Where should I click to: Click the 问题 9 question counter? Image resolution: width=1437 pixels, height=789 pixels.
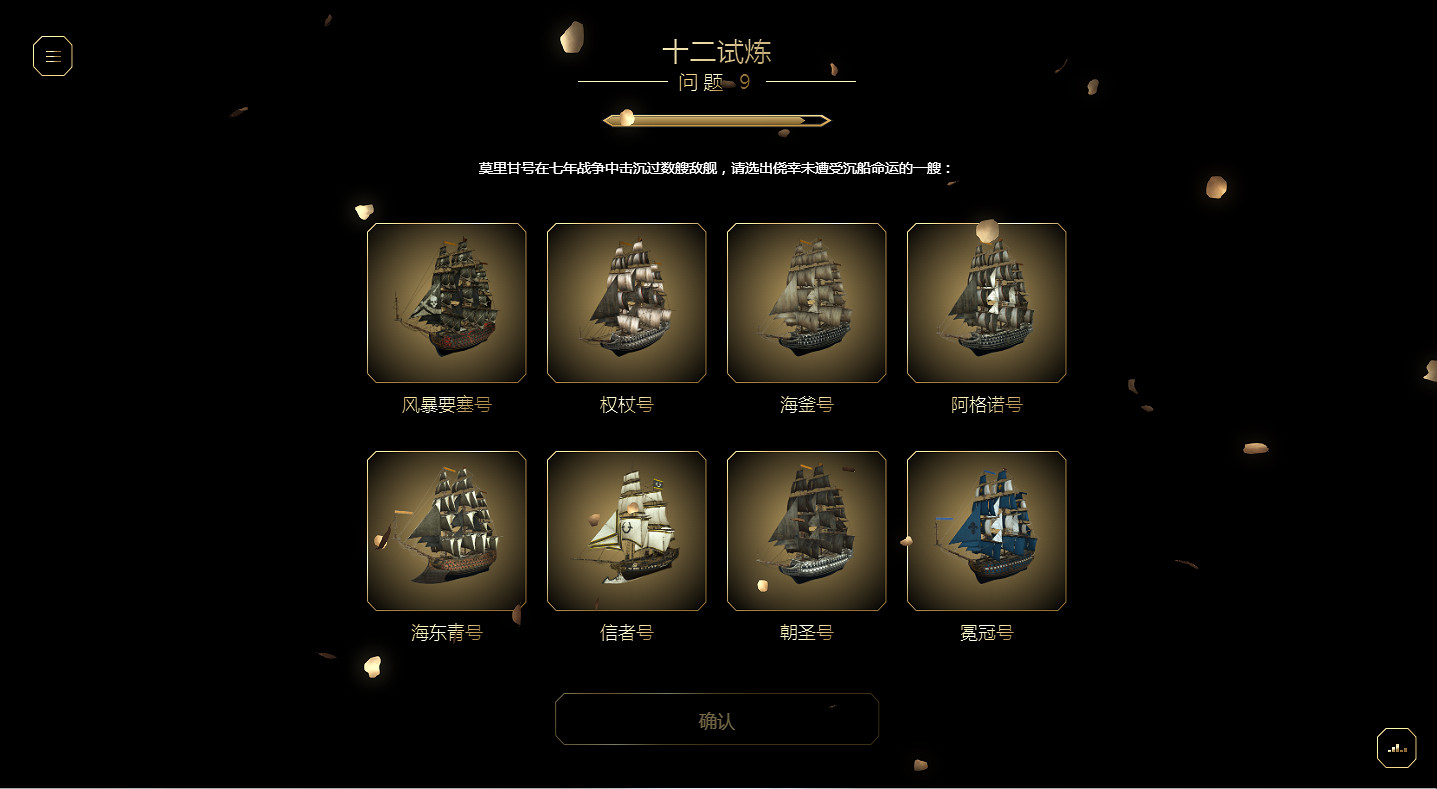coord(716,84)
